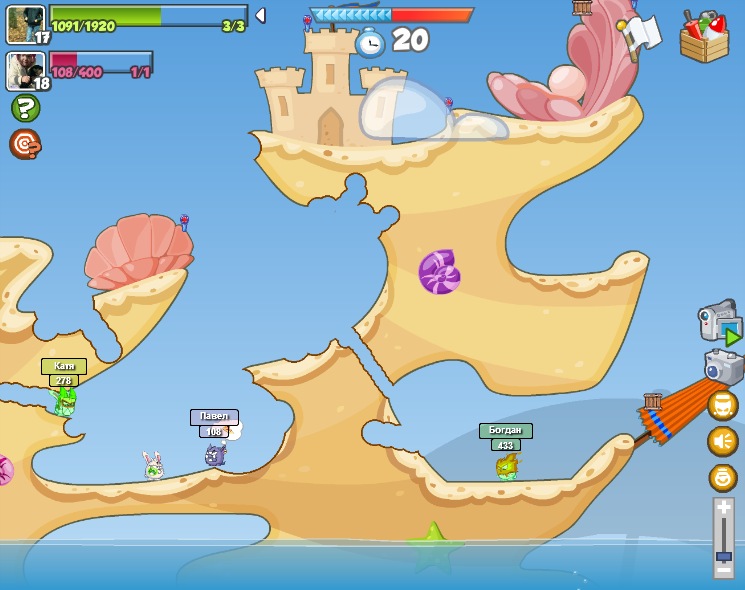Click the round face button above the speaker

point(722,405)
